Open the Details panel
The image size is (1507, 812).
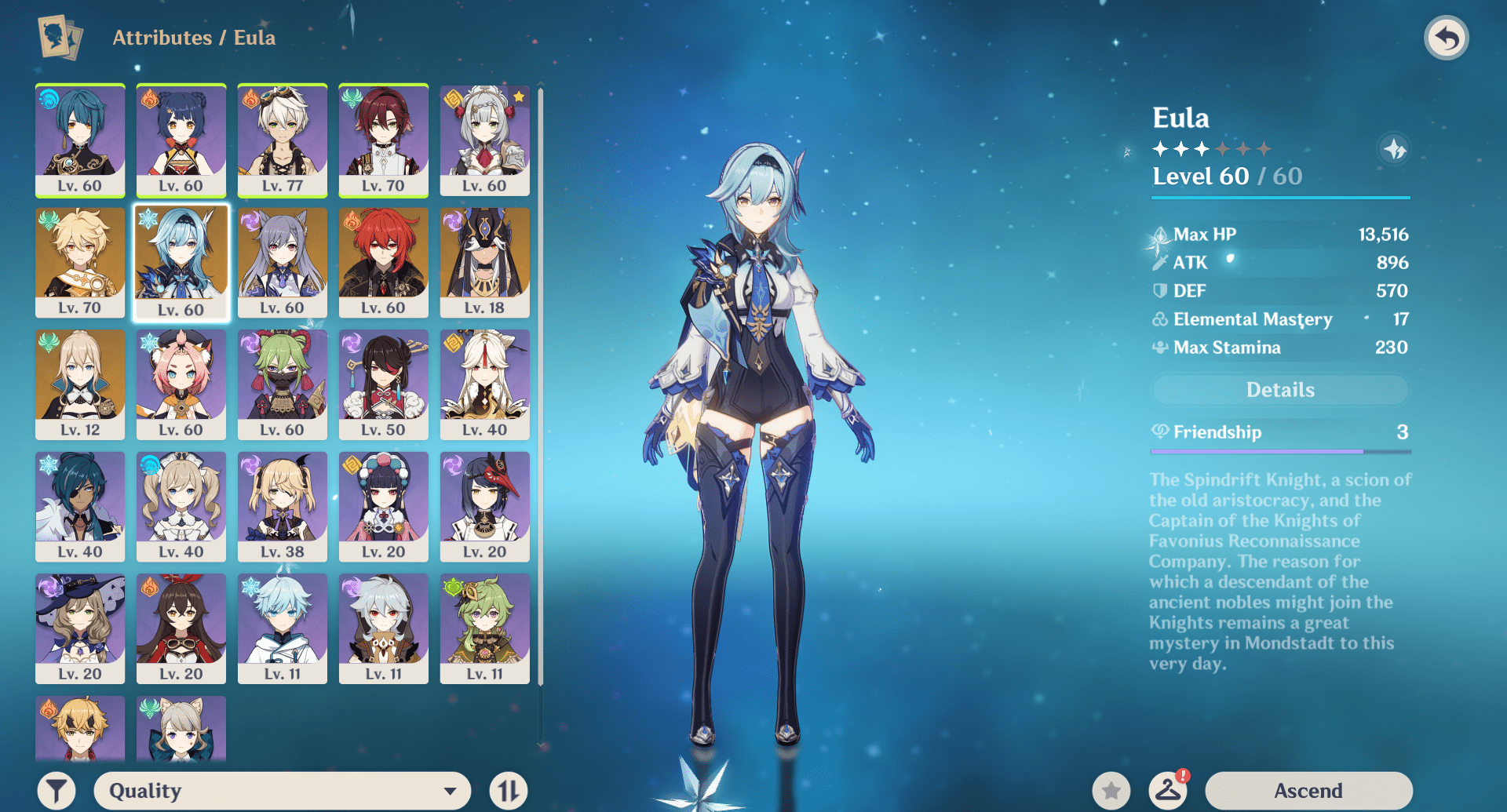[1279, 389]
